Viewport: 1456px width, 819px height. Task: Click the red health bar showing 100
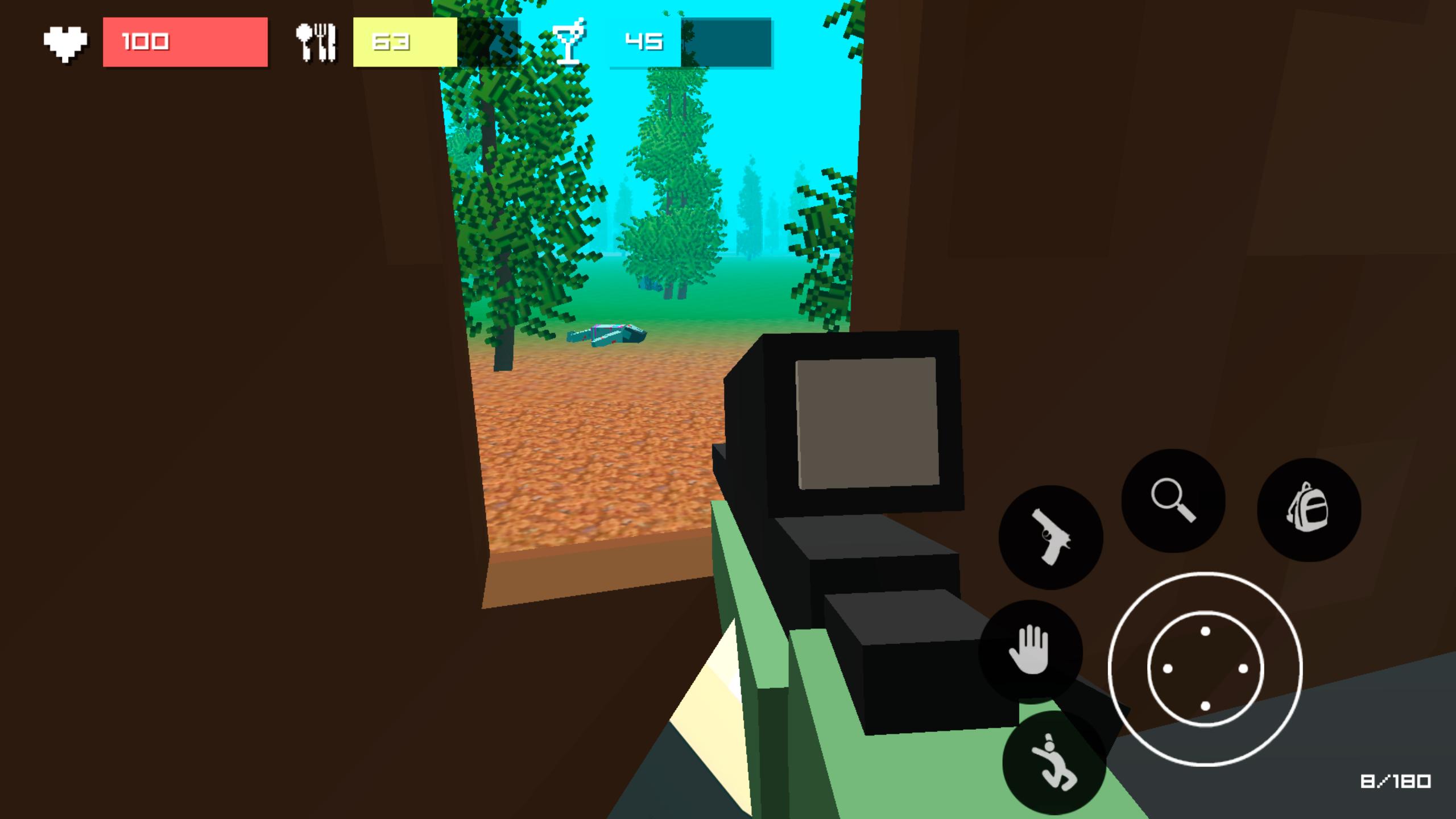187,43
